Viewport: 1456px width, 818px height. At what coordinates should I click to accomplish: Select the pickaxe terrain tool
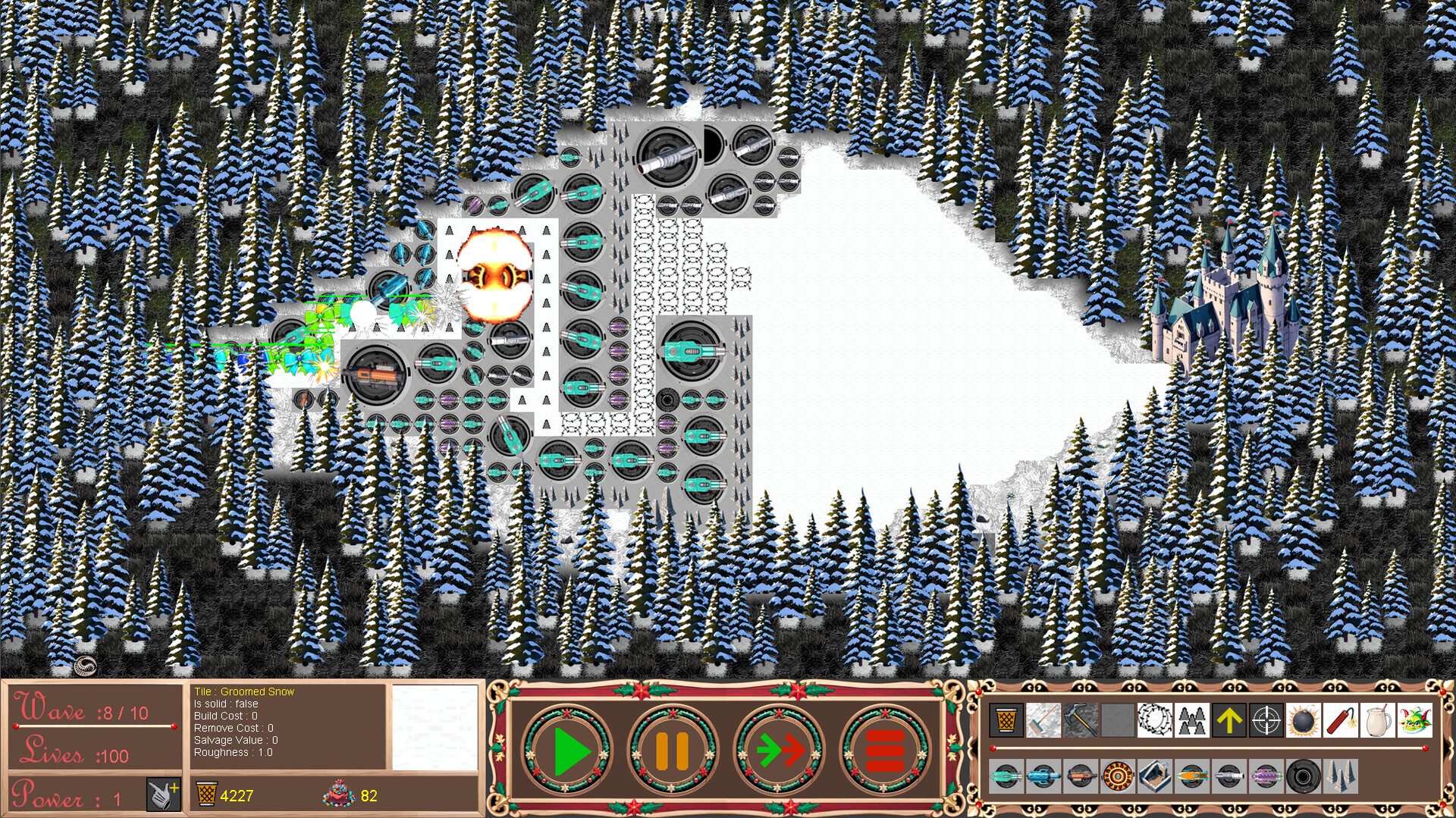(1080, 720)
